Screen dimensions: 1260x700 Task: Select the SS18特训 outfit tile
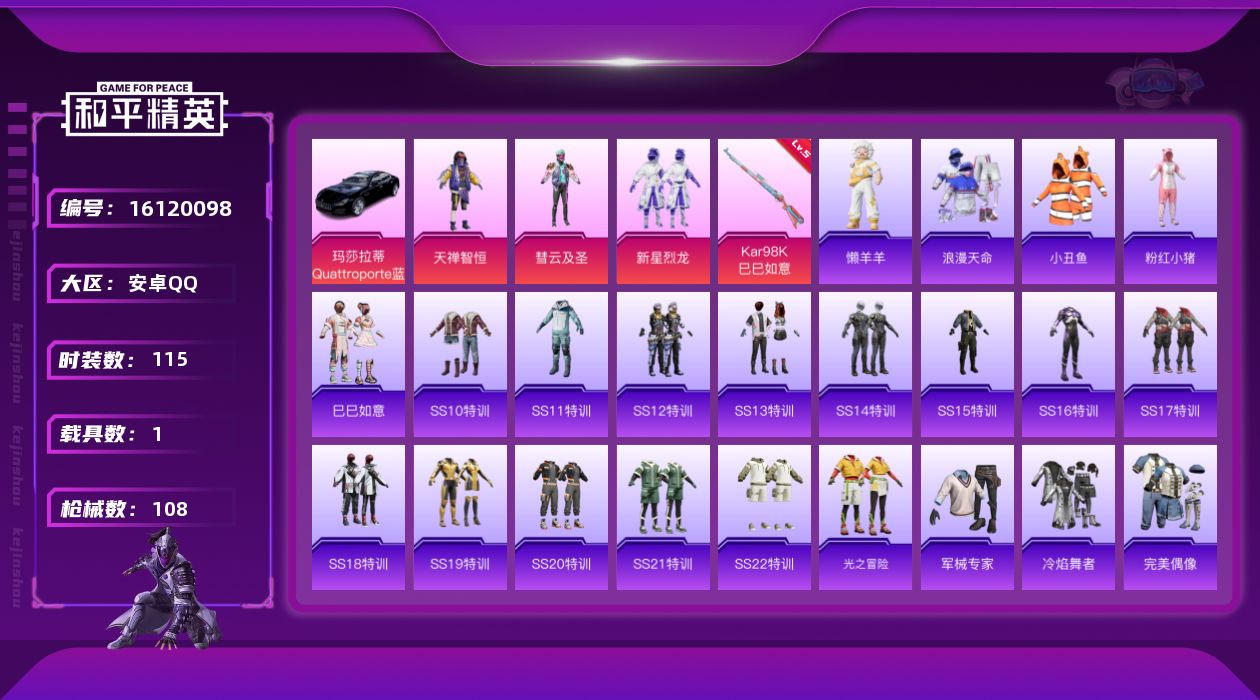tap(358, 517)
